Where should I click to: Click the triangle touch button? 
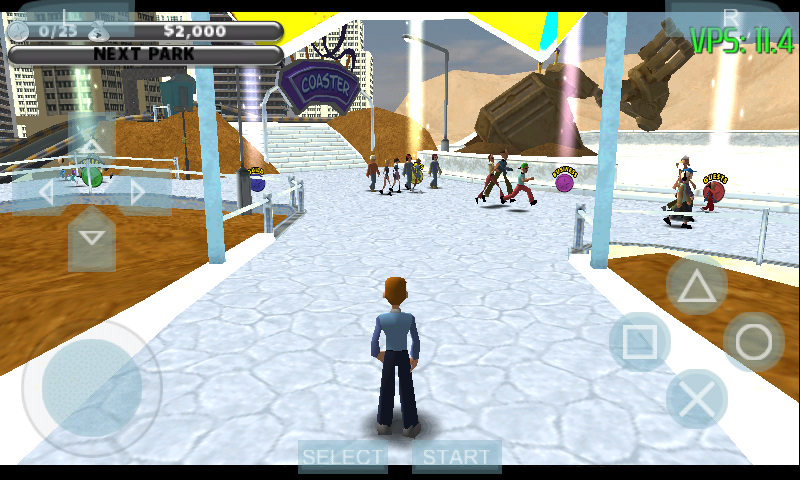(697, 288)
